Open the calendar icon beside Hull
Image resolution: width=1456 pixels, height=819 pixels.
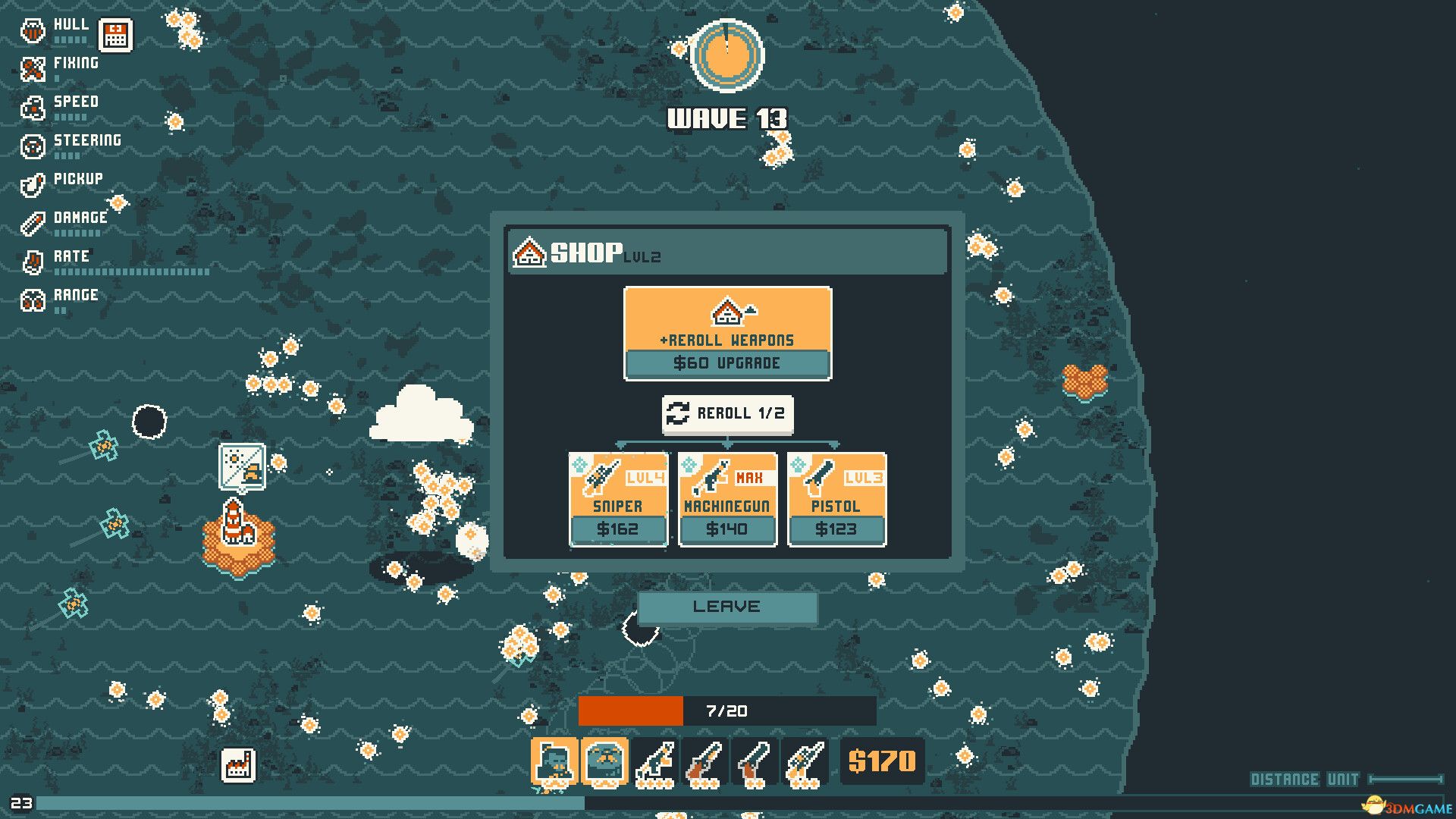coord(115,35)
